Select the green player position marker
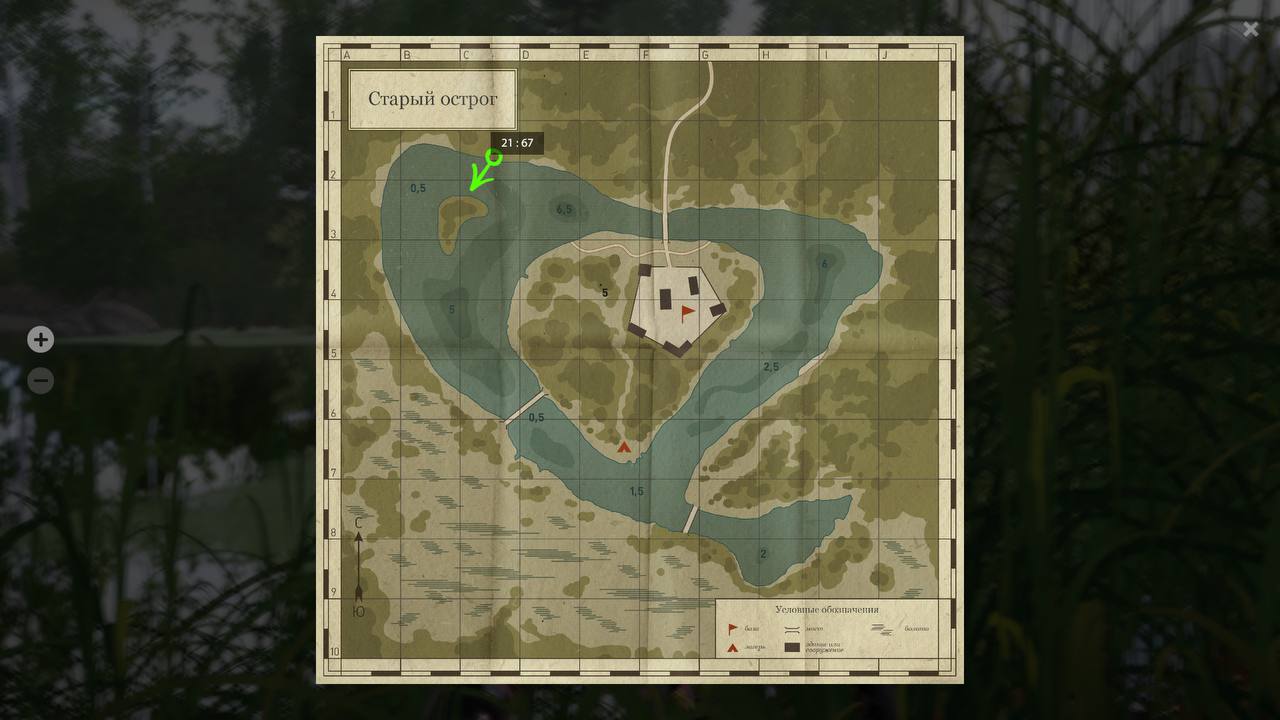This screenshot has height=720, width=1280. (491, 157)
